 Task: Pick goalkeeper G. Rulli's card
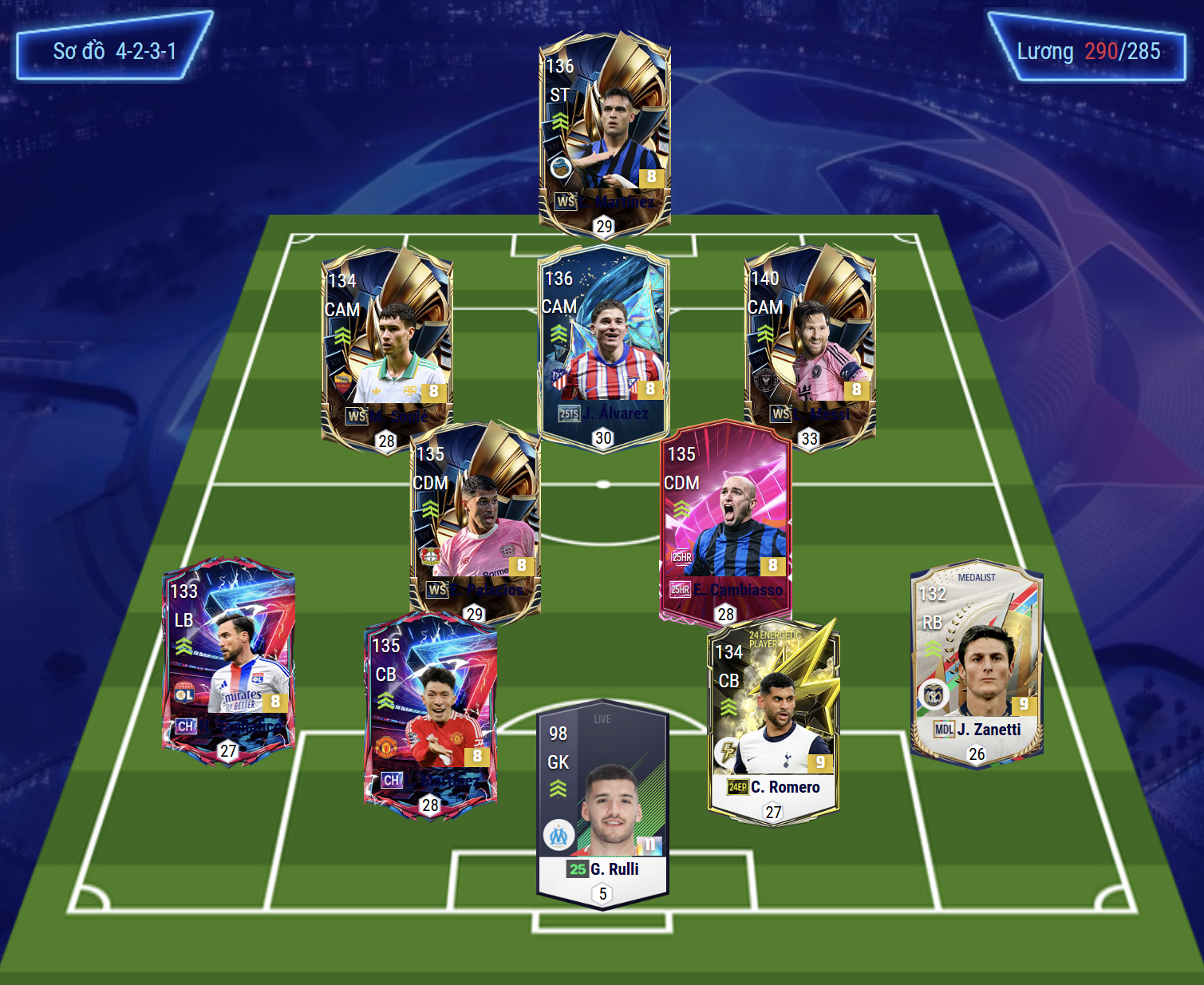click(x=603, y=802)
